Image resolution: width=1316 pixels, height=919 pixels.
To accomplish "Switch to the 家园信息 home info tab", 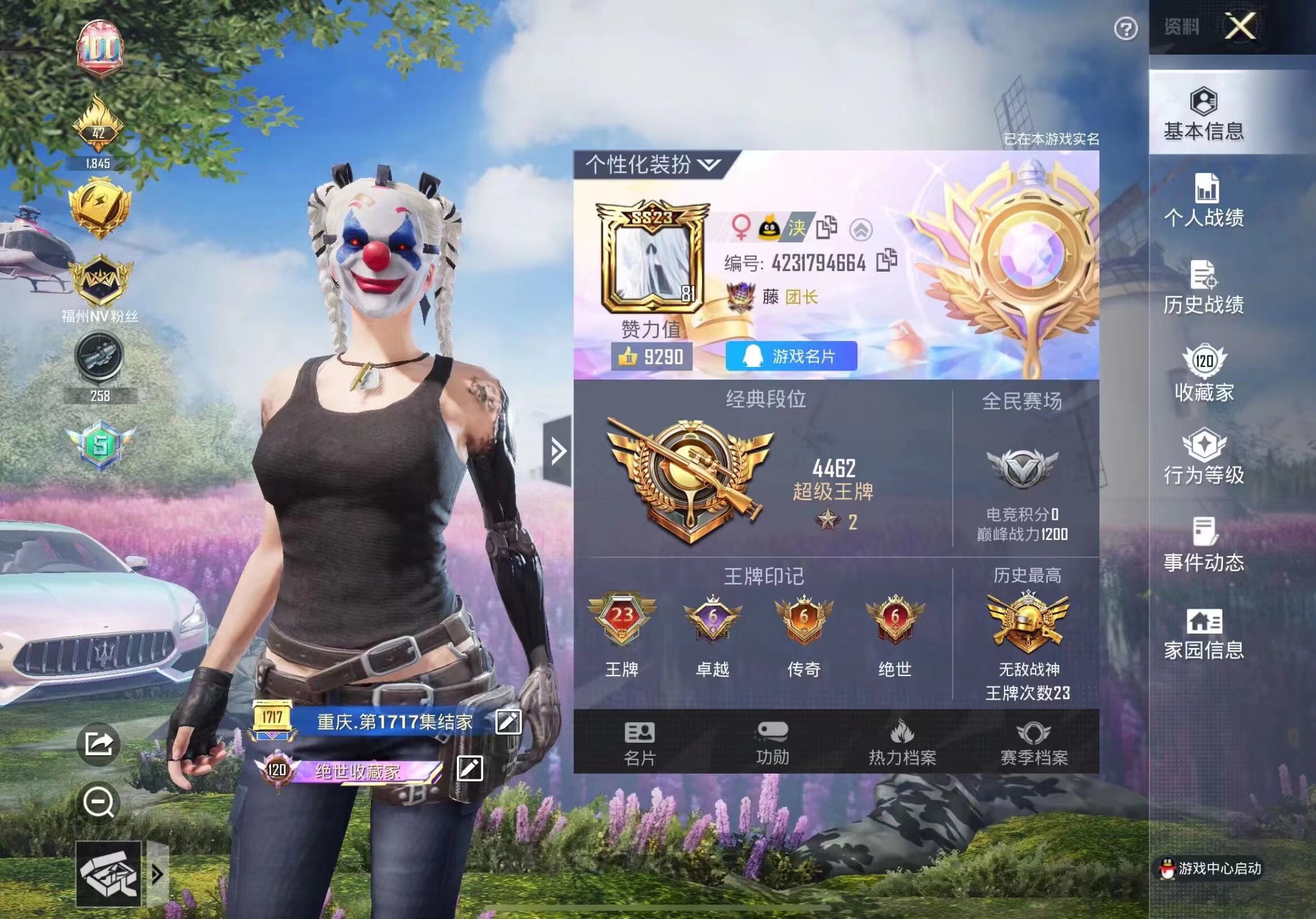I will point(1204,634).
